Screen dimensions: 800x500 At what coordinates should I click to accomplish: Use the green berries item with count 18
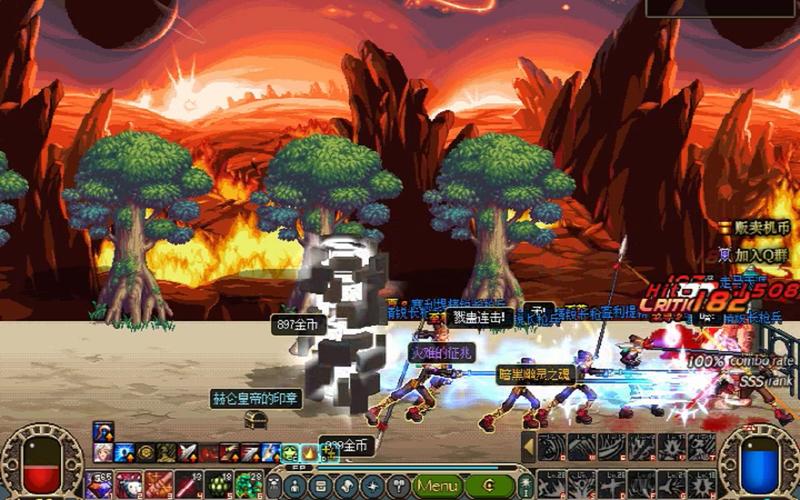click(218, 485)
